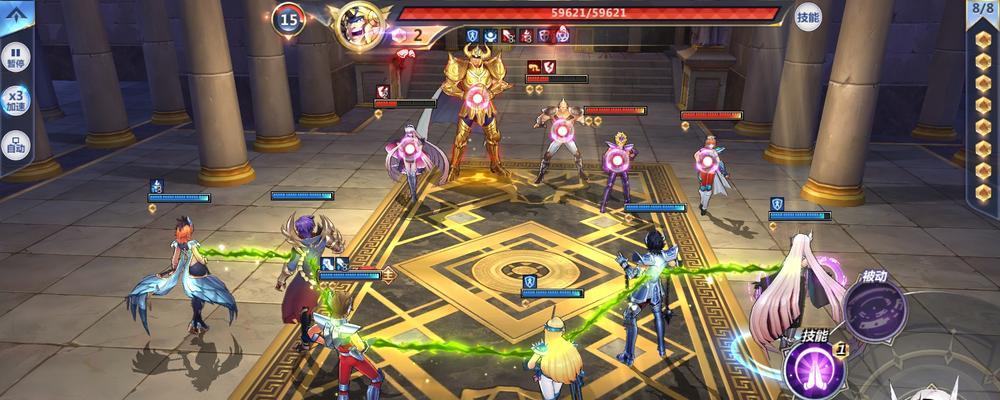Pause the battle with the 暂停 button
The image size is (1000, 400).
pyautogui.click(x=16, y=54)
